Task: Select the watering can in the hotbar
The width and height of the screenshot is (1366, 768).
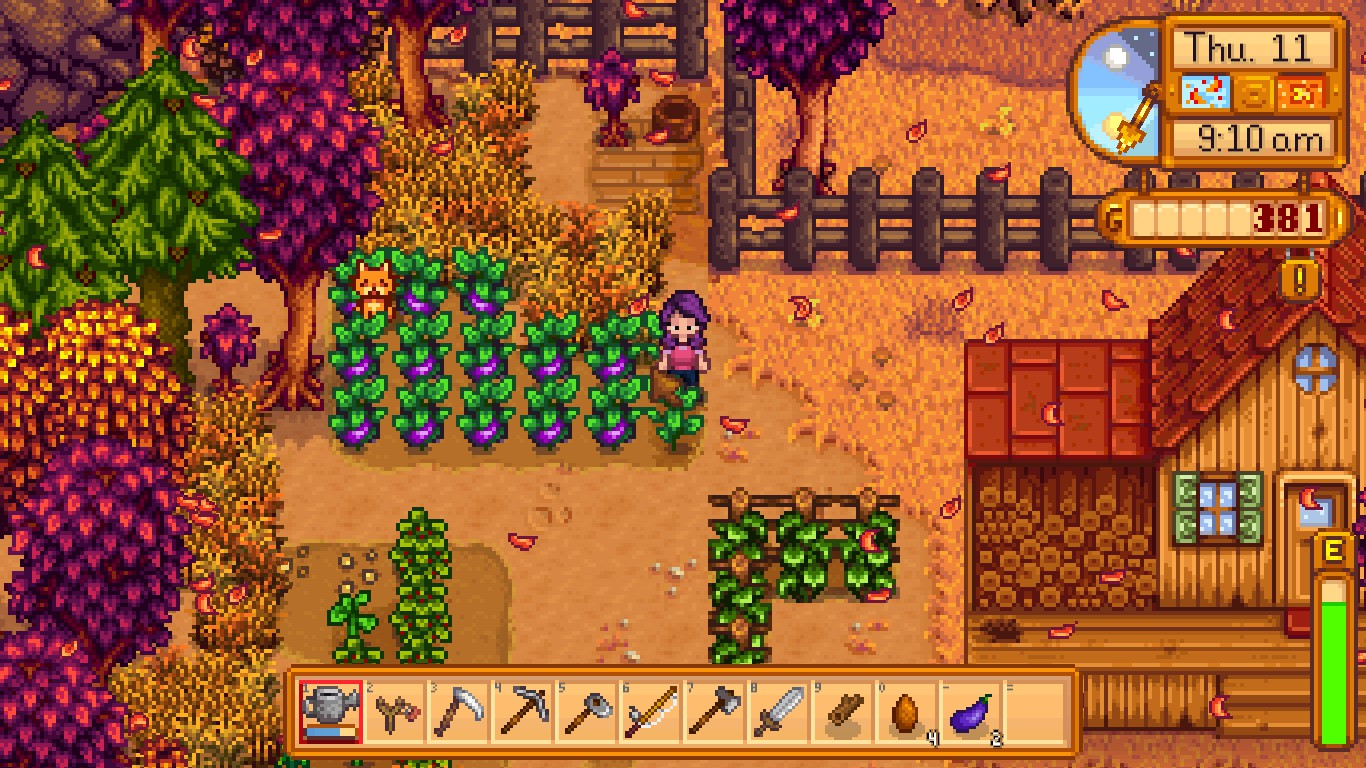Action: 331,711
